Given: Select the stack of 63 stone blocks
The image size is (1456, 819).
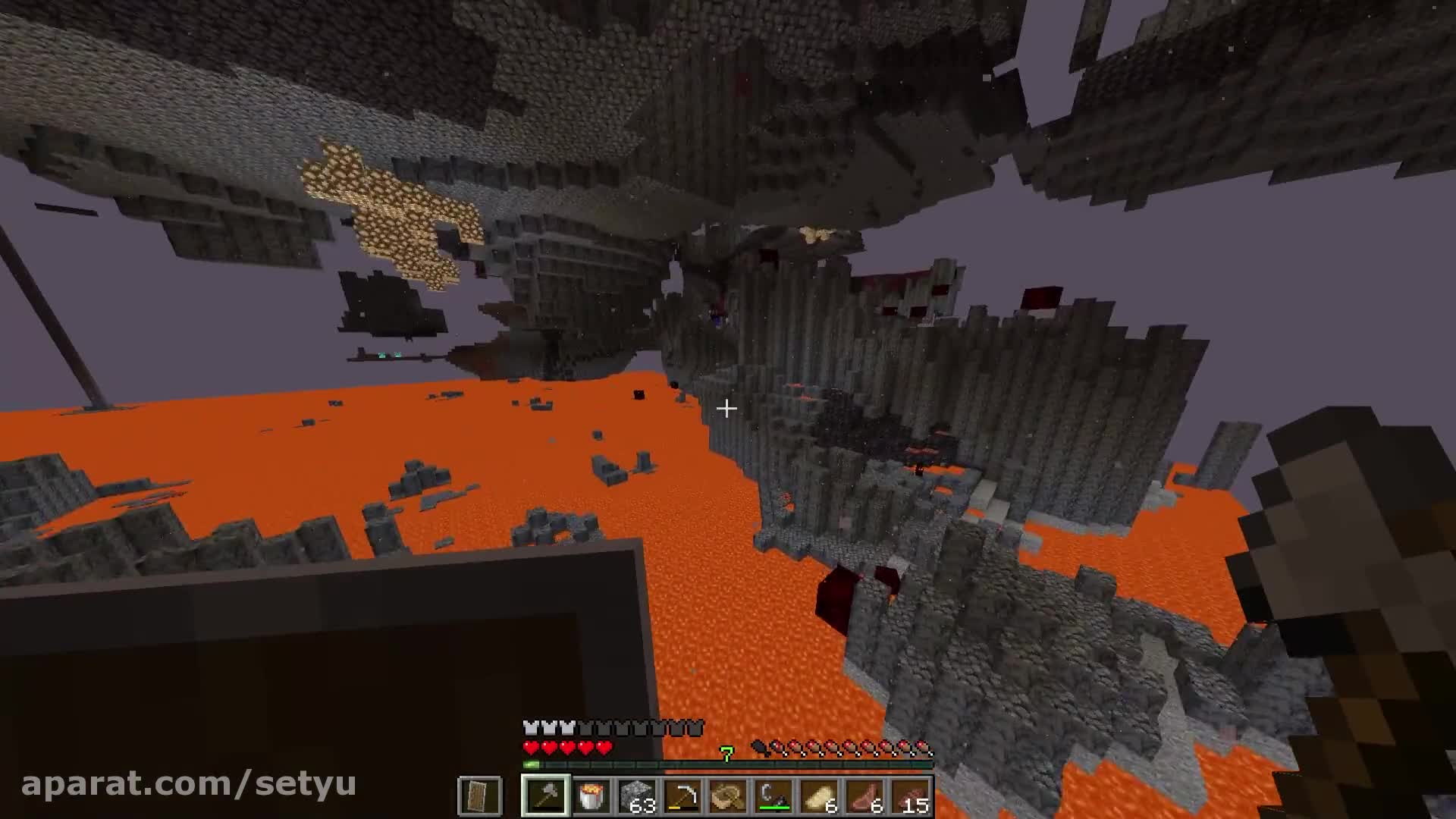Looking at the screenshot, I should [x=637, y=795].
